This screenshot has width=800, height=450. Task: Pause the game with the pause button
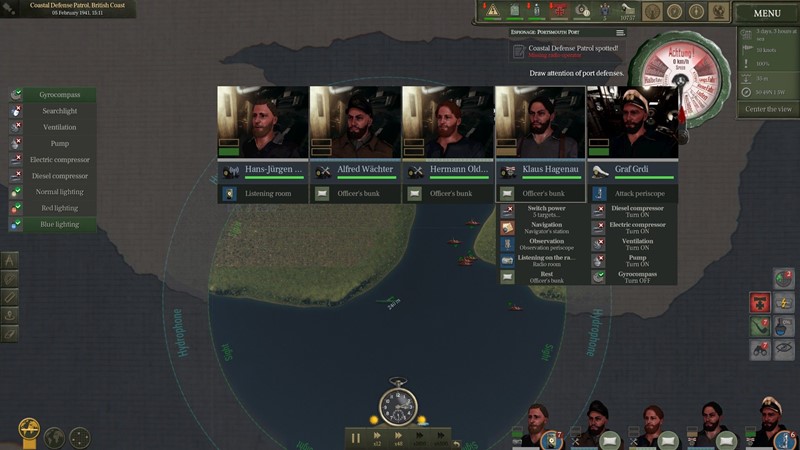tap(356, 437)
